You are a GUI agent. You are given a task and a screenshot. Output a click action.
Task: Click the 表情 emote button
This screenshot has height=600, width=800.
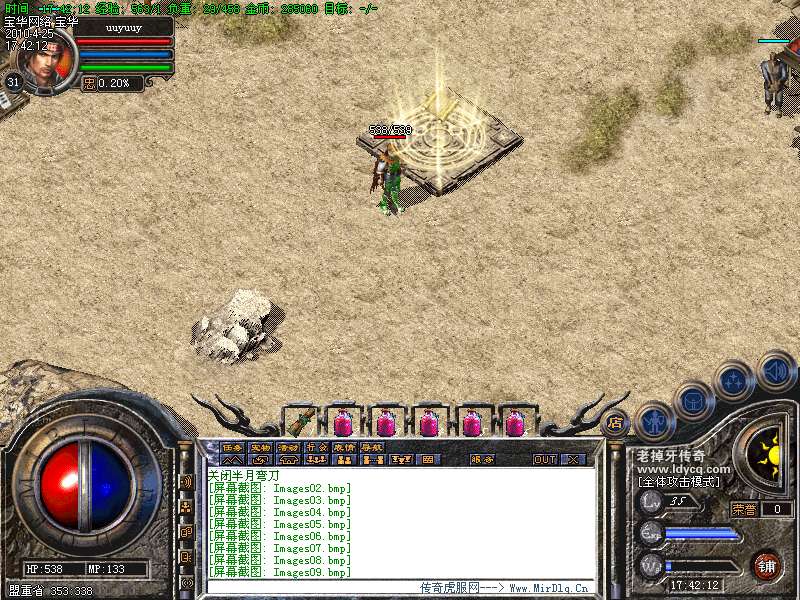[x=344, y=448]
